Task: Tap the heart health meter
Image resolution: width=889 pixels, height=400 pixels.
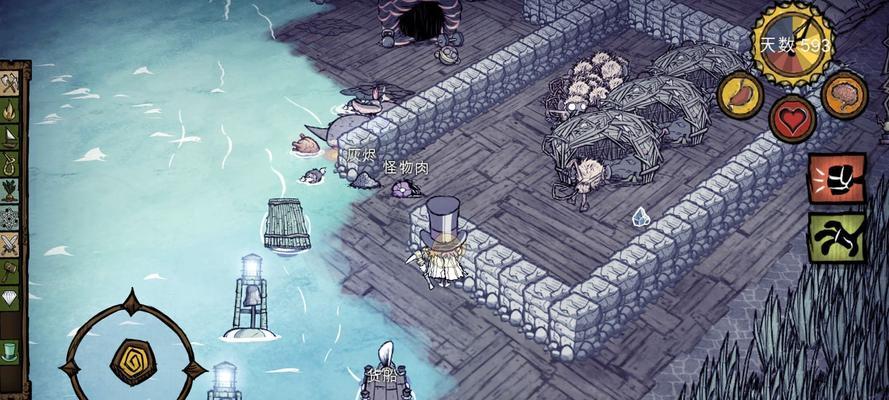Action: 792,119
